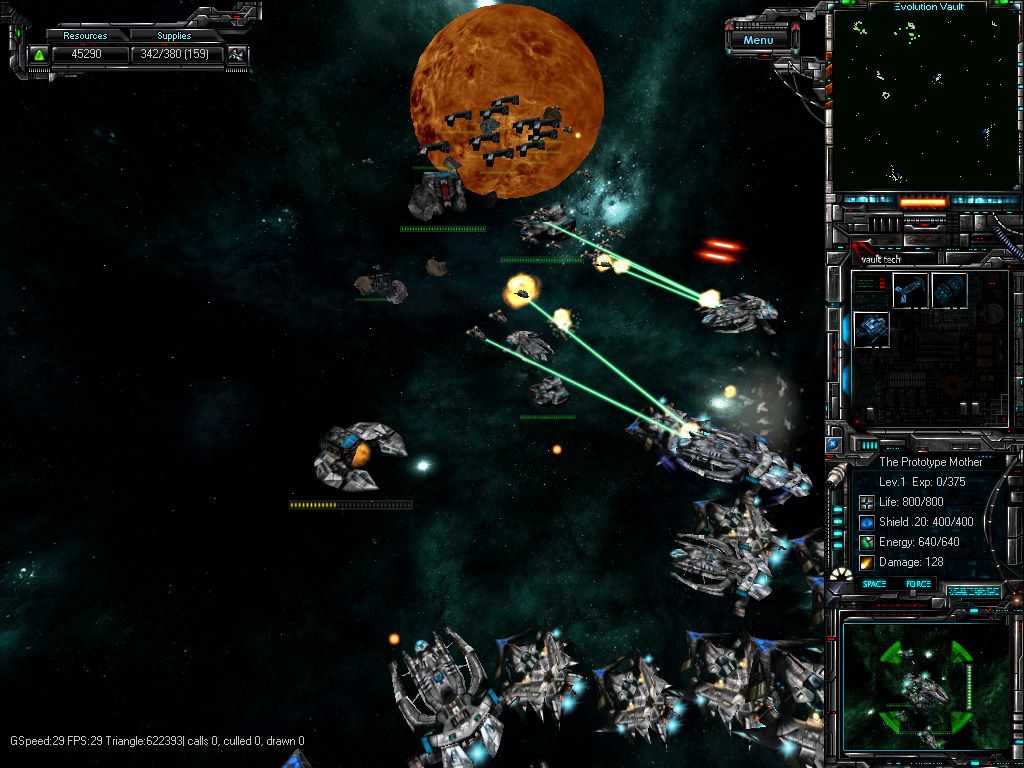Choose the cylindrical module vault tech icon
This screenshot has width=1024, height=768.
(x=949, y=290)
